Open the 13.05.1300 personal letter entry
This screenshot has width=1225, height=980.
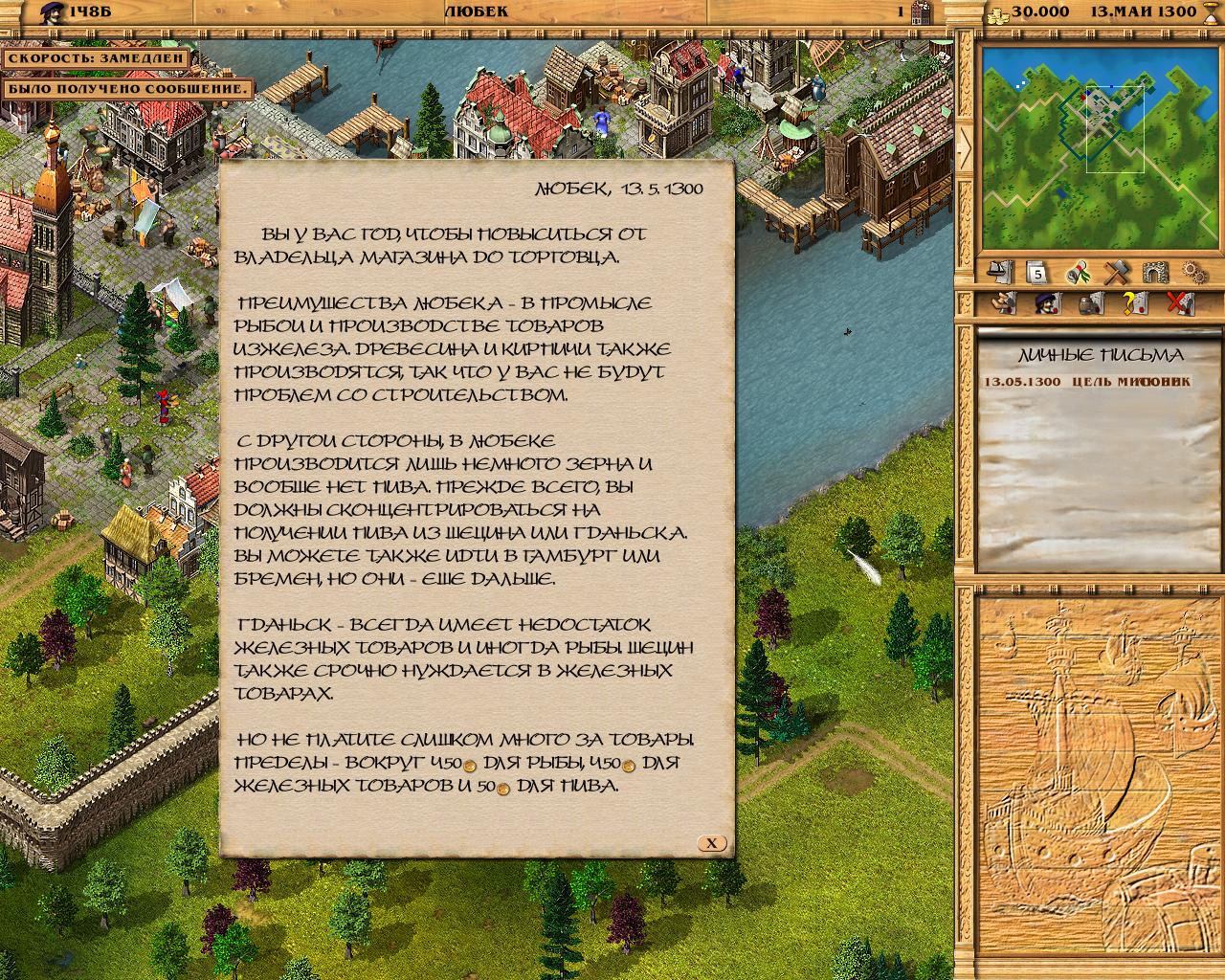coord(1088,381)
